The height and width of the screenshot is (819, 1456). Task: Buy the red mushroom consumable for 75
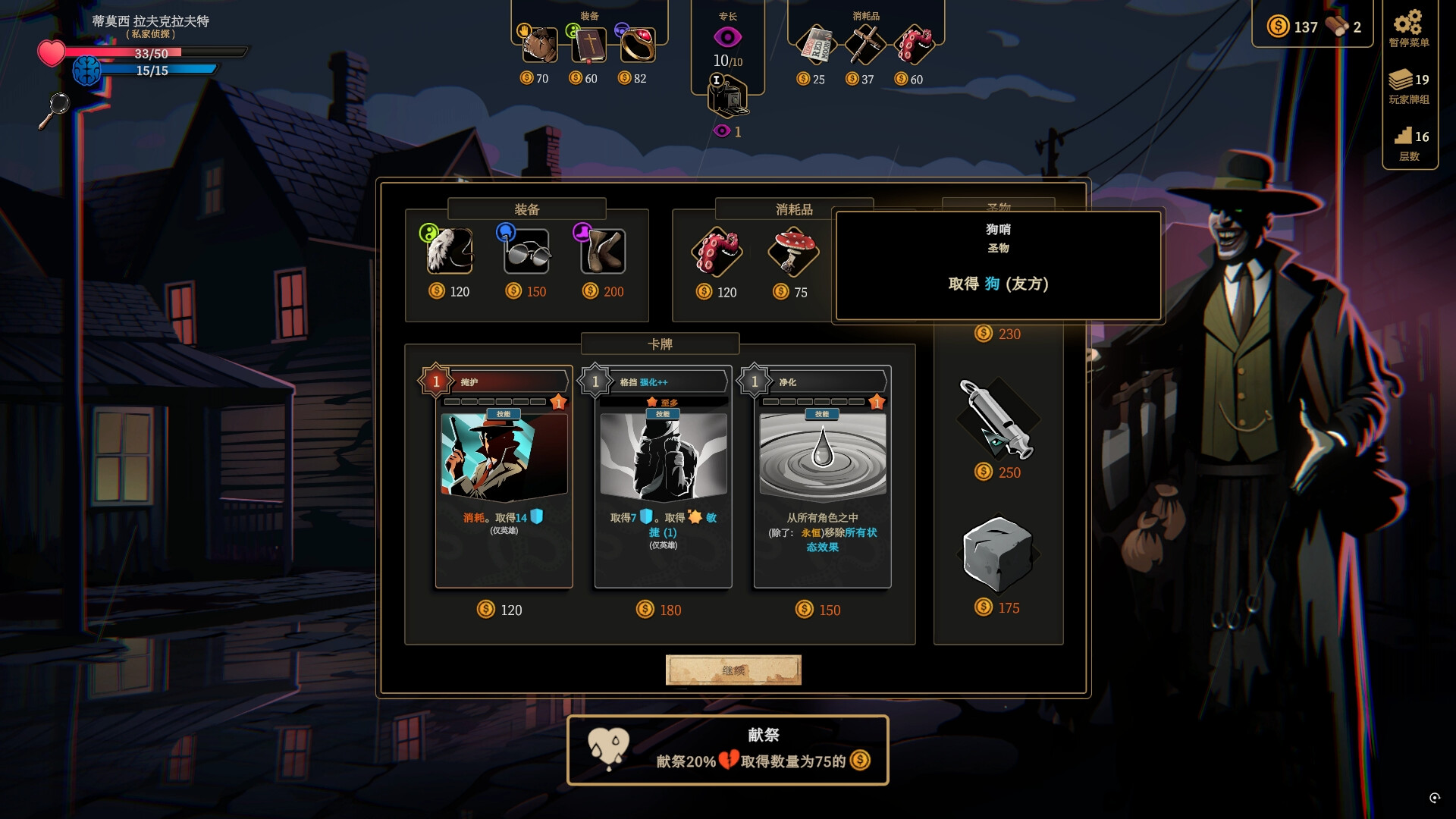click(792, 252)
